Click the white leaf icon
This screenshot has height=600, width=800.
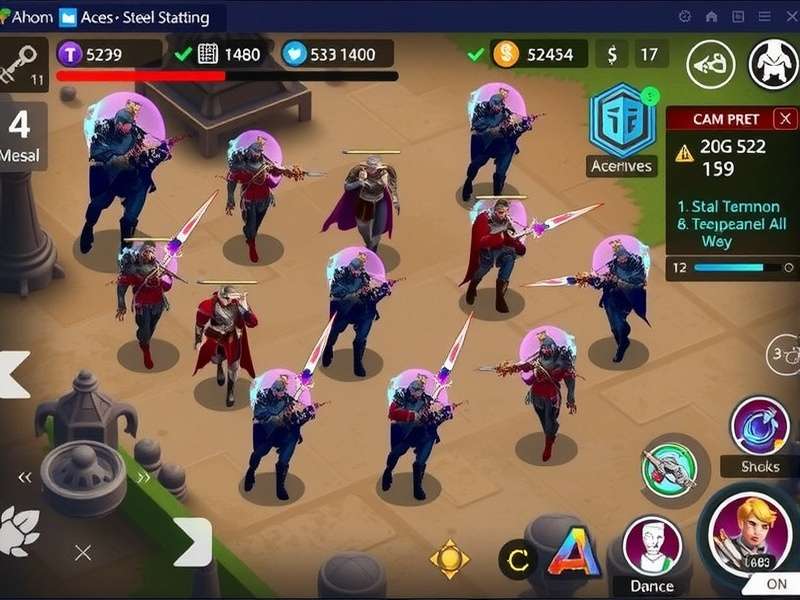19,531
